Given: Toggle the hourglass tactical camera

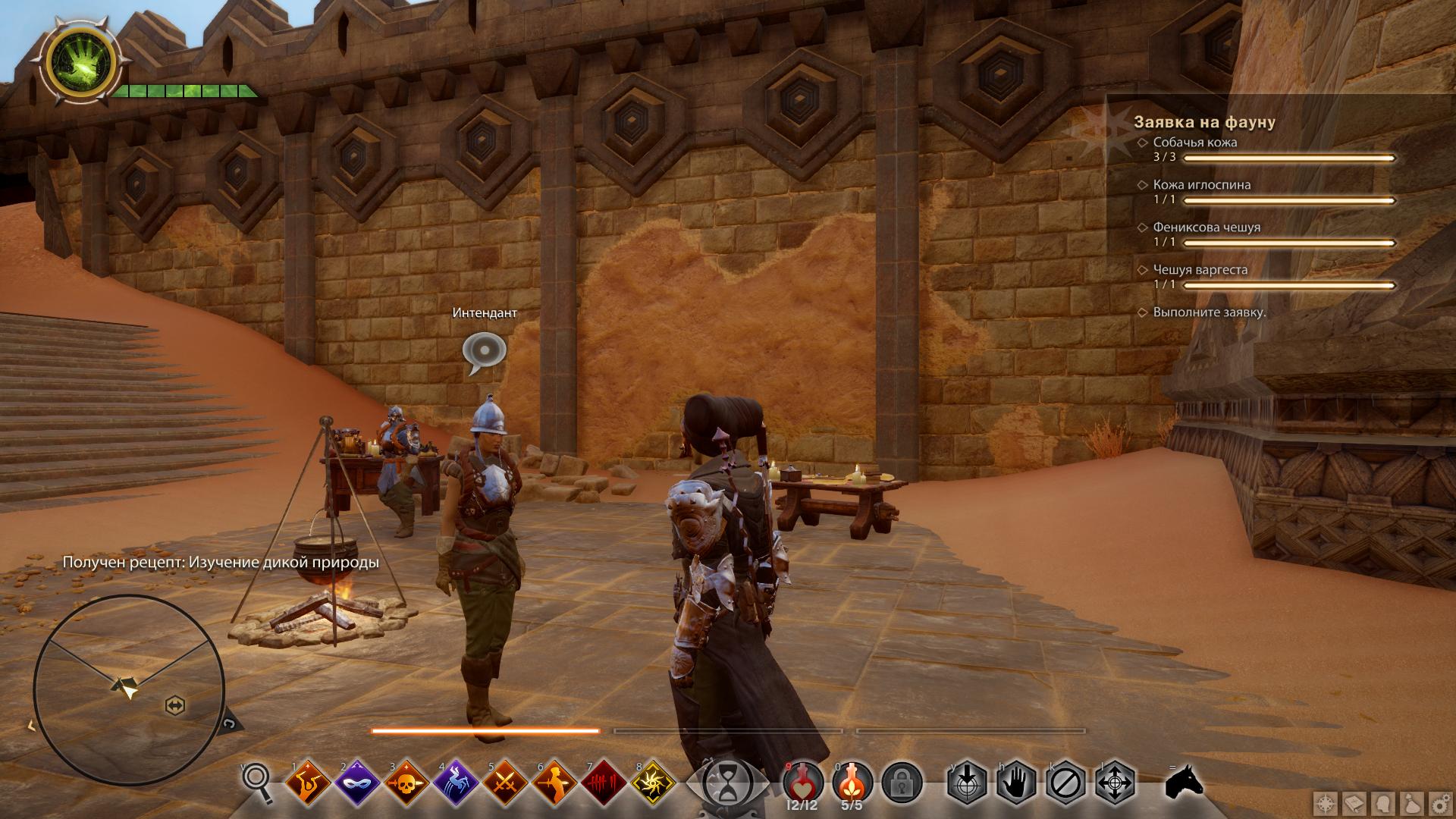Looking at the screenshot, I should [x=726, y=783].
